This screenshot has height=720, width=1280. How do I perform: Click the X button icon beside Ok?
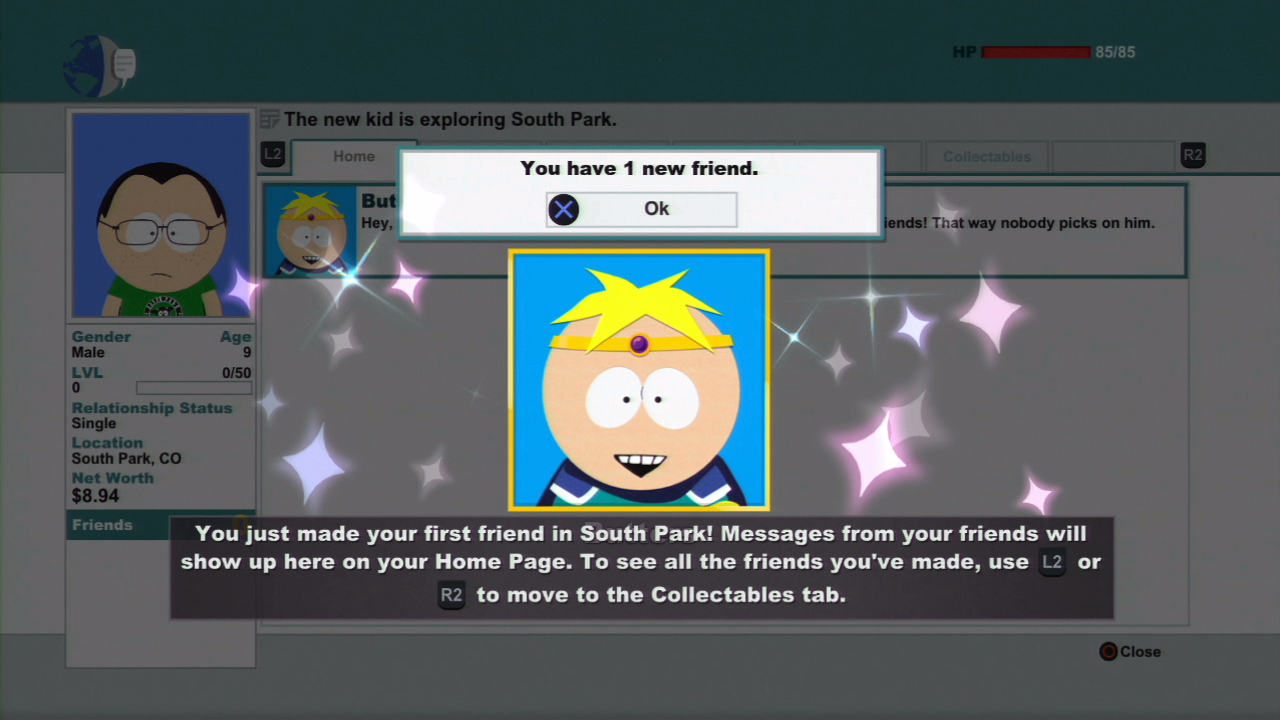point(563,209)
